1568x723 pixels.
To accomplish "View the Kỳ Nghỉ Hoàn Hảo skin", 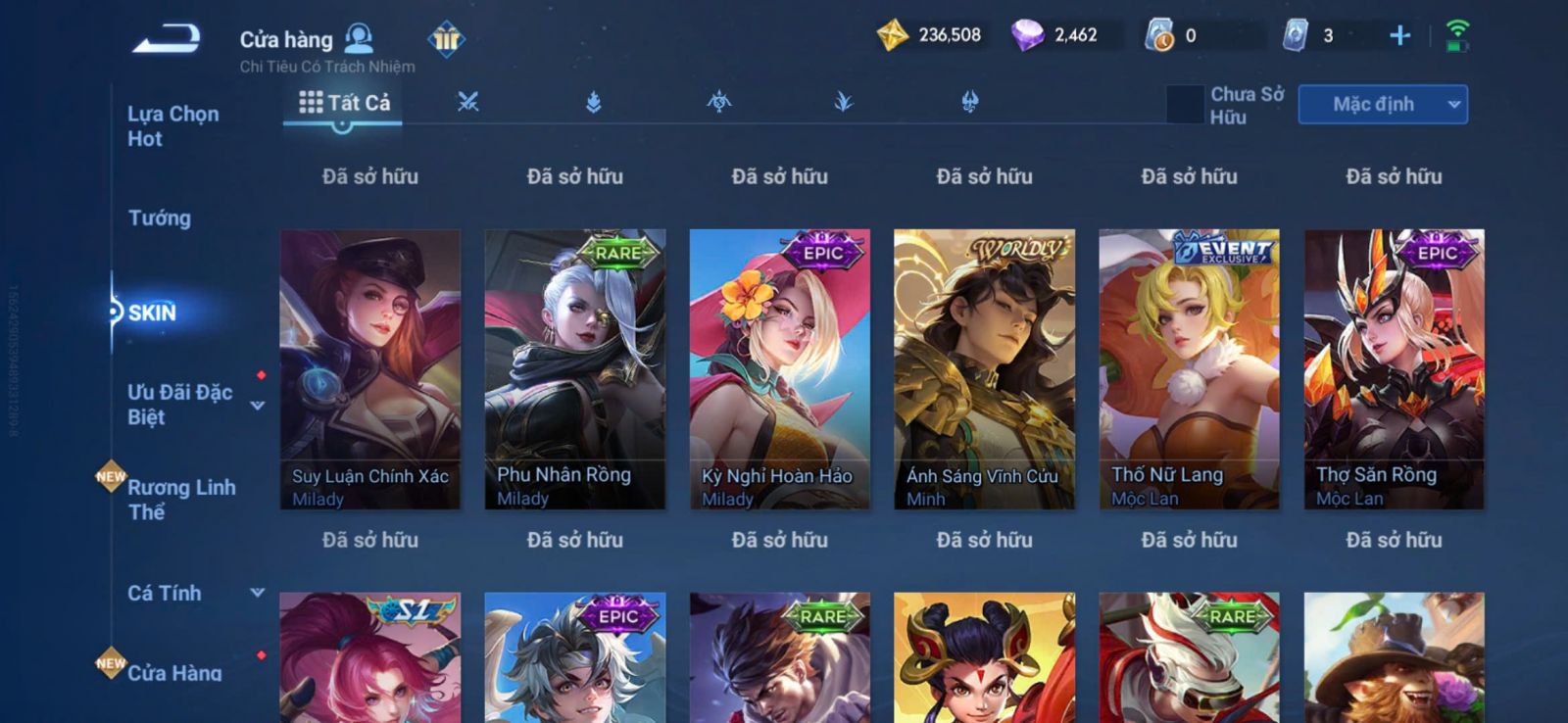I will 780,369.
